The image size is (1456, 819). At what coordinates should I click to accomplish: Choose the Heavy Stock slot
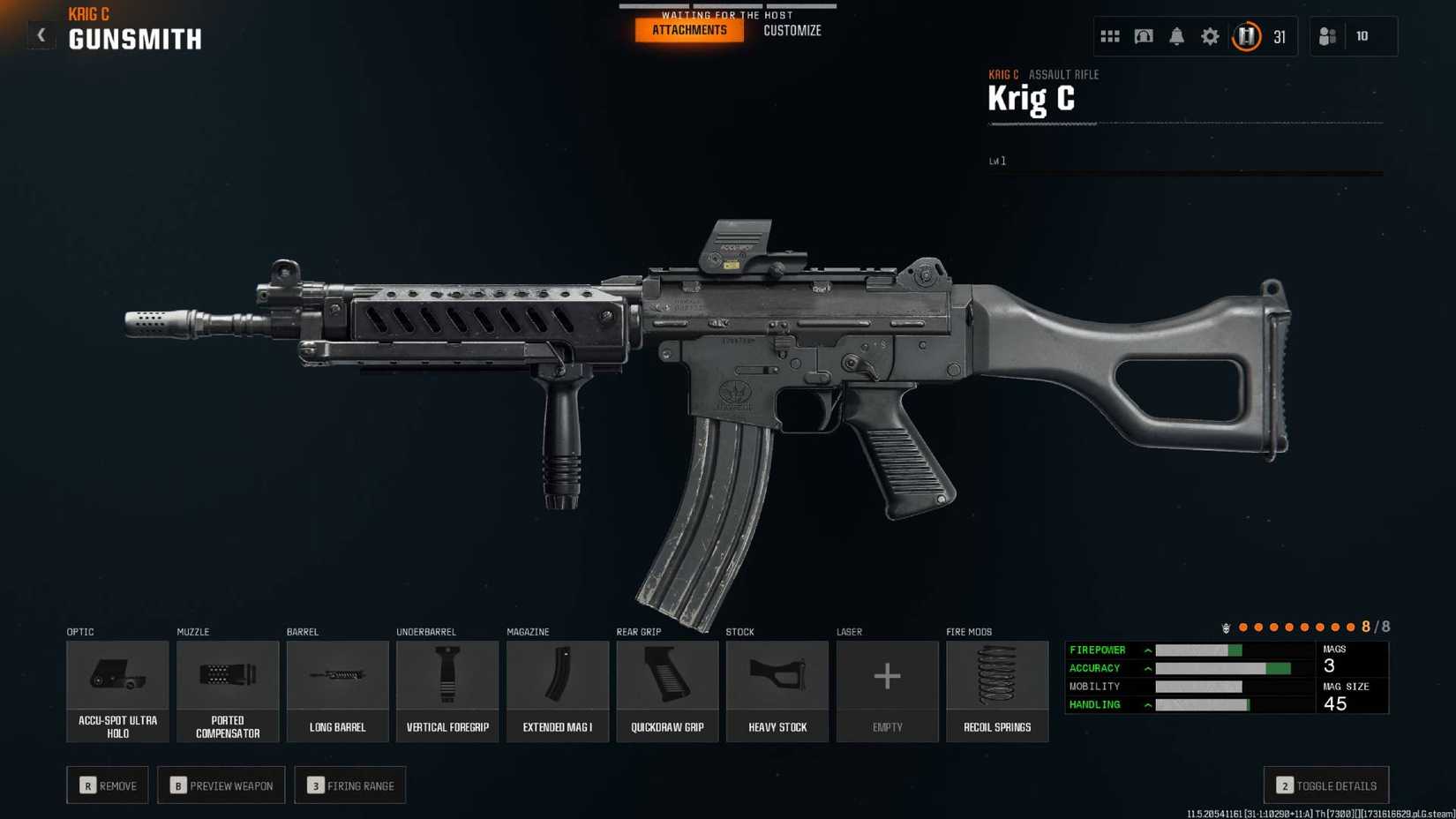pos(777,691)
